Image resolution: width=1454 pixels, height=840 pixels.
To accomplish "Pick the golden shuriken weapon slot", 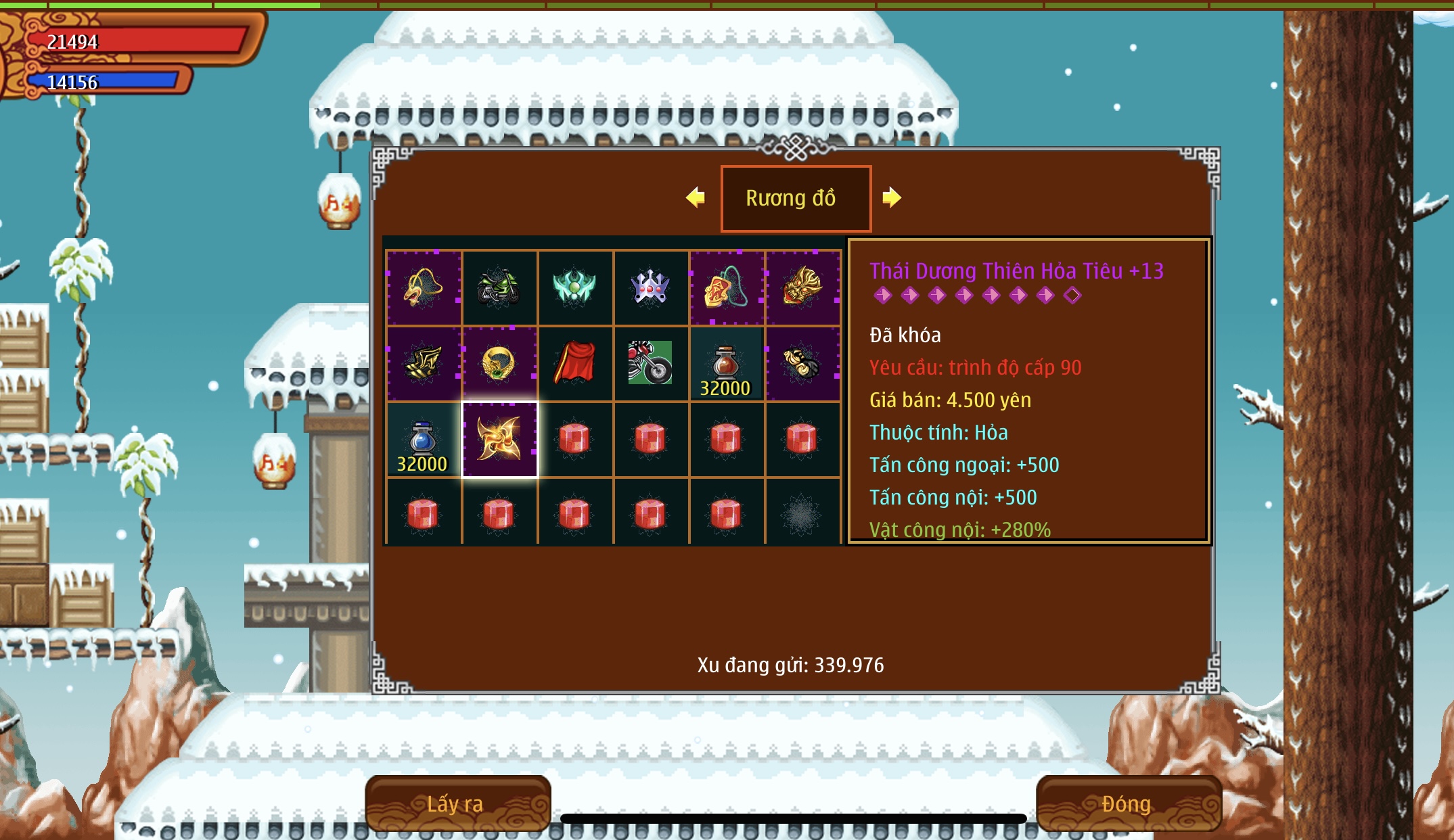I will point(499,440).
